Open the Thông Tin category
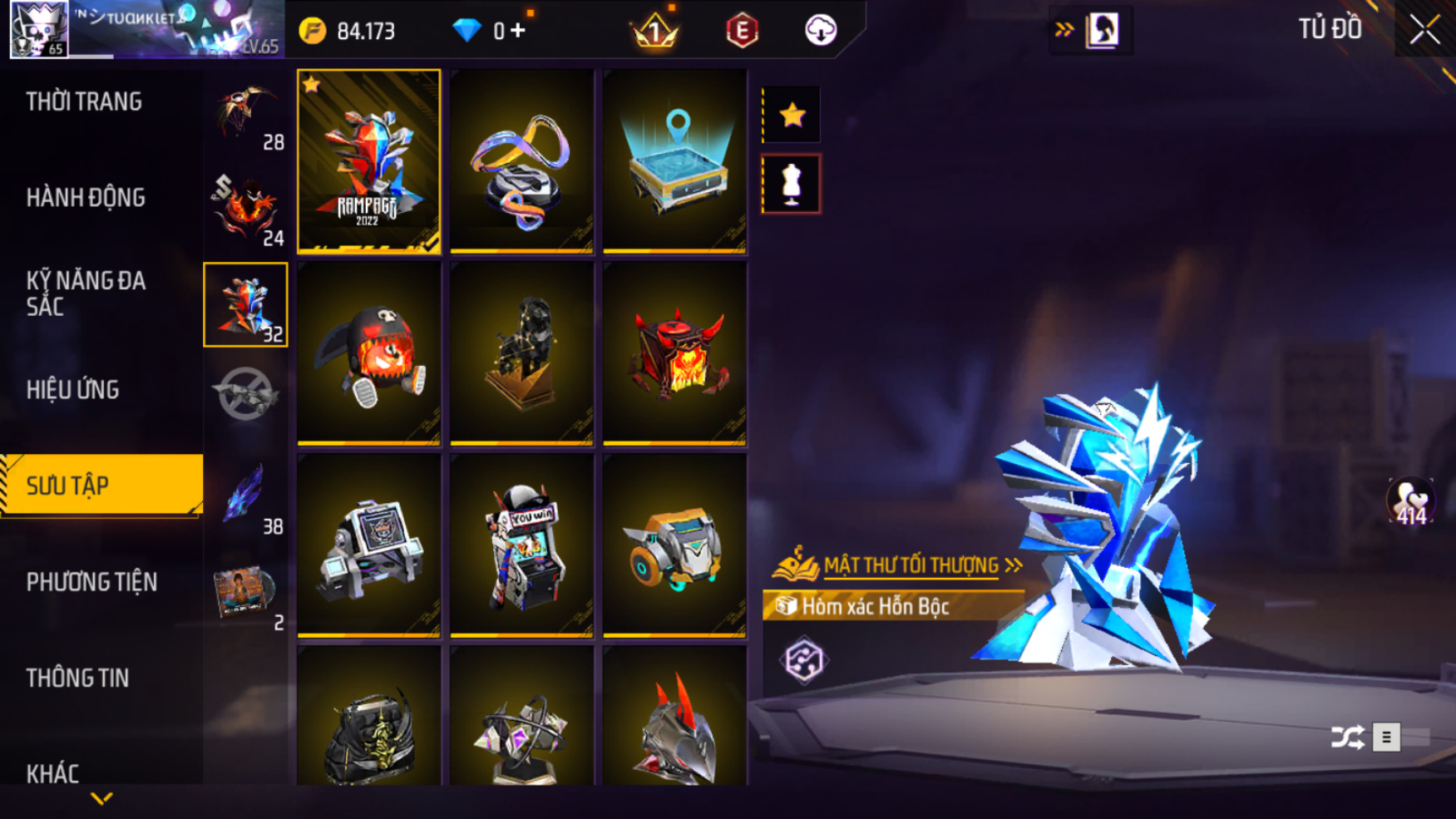 point(77,678)
